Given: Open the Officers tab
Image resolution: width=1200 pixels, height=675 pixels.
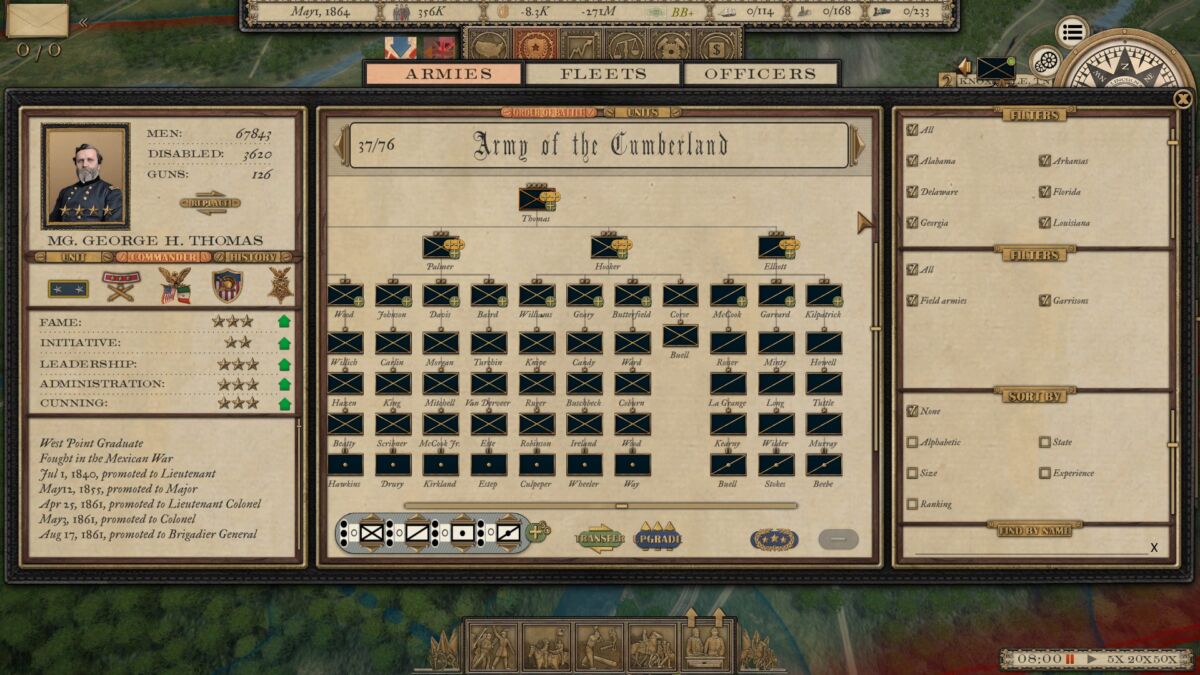Looking at the screenshot, I should point(760,74).
